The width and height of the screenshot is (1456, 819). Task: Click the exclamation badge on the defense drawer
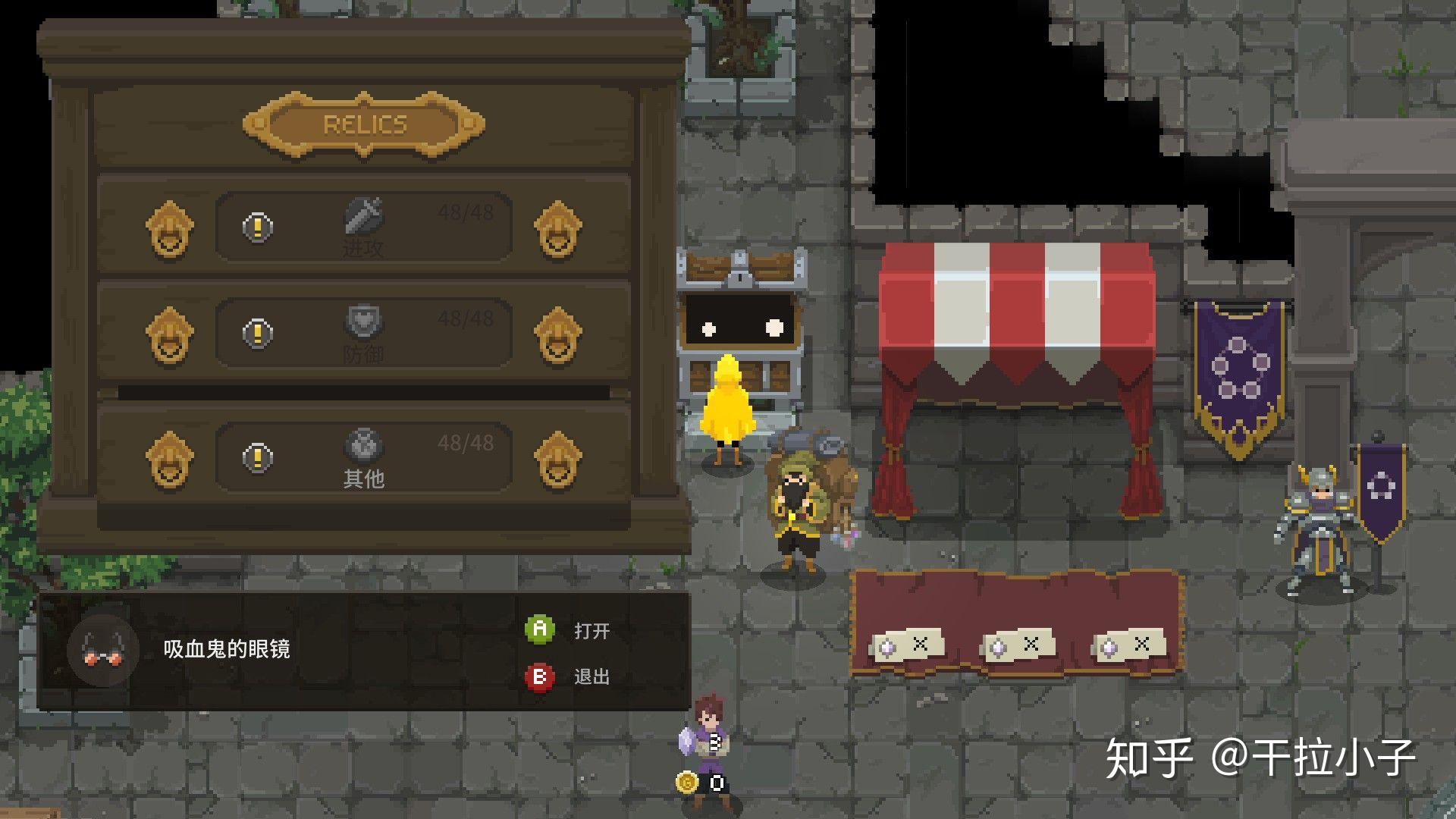[256, 331]
